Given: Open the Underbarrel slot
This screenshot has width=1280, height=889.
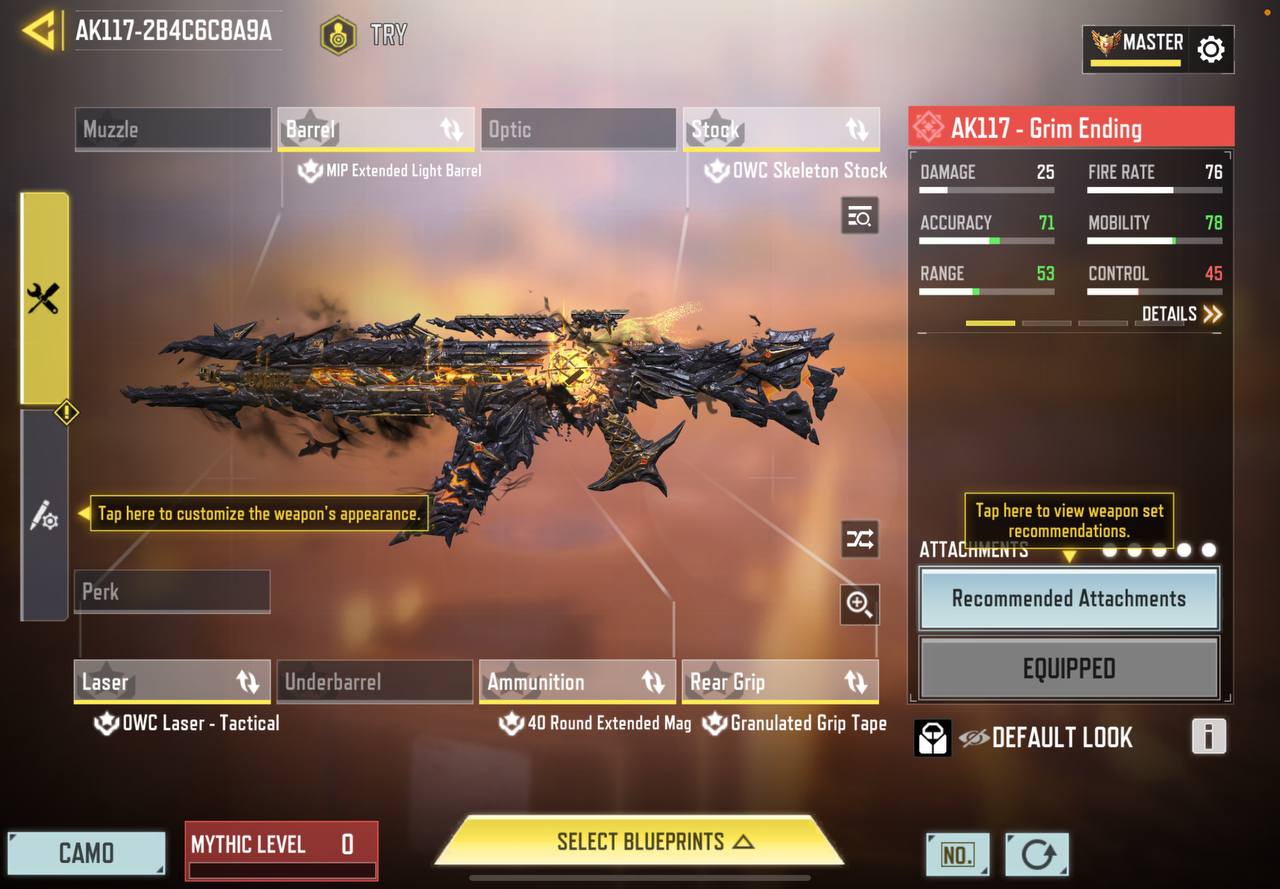Looking at the screenshot, I should click(x=375, y=682).
